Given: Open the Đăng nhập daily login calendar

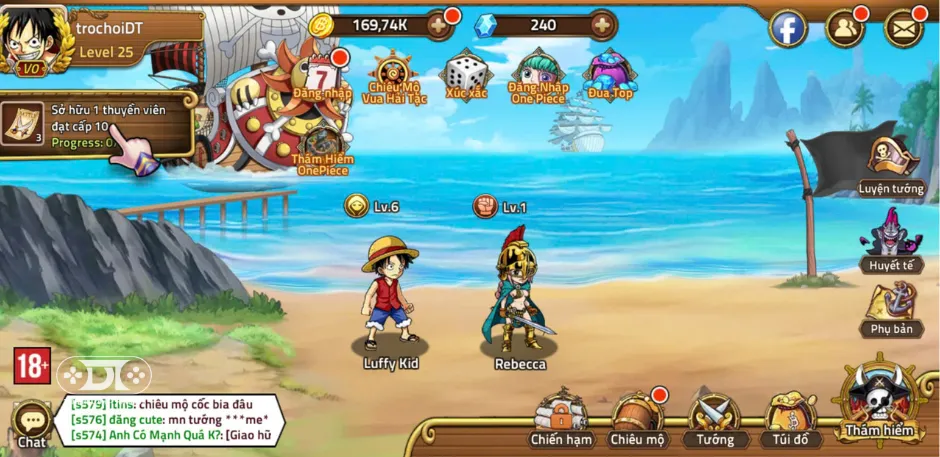Looking at the screenshot, I should (x=321, y=77).
